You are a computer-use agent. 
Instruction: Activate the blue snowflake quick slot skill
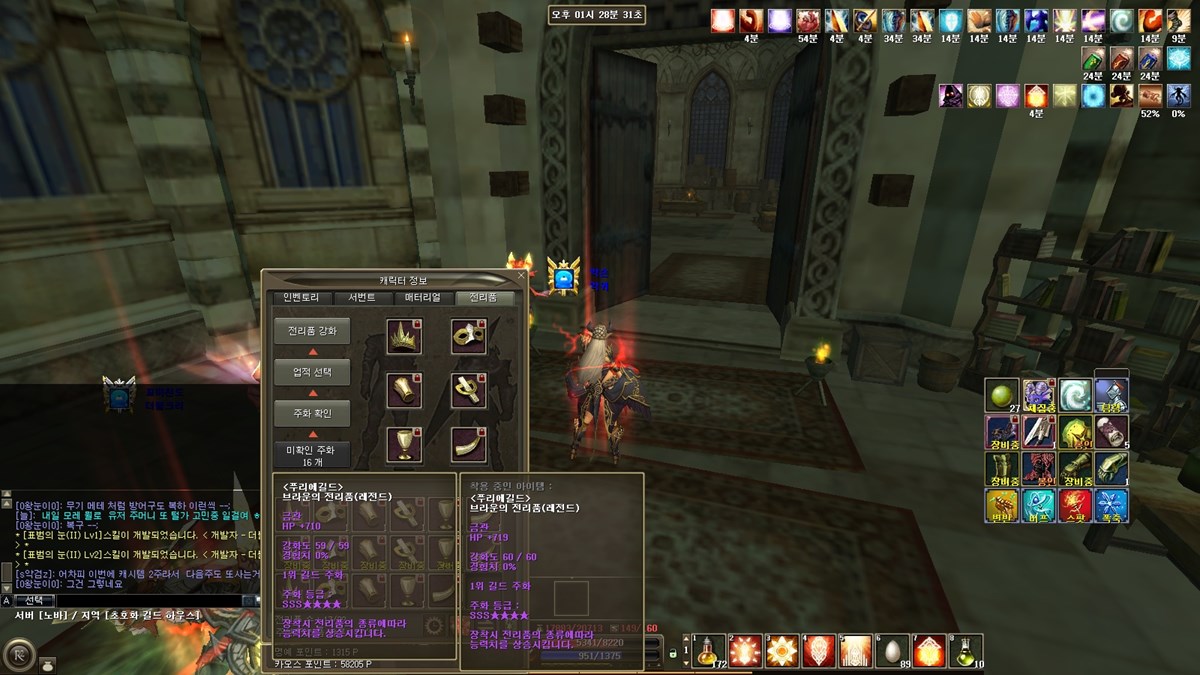[x=1112, y=505]
